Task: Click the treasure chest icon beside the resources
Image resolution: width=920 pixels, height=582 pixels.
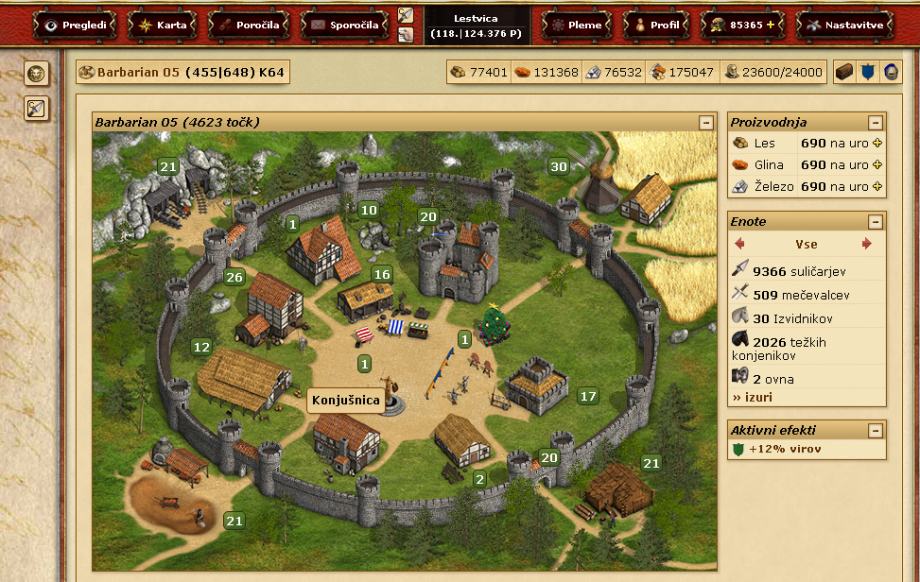Action: coord(845,72)
